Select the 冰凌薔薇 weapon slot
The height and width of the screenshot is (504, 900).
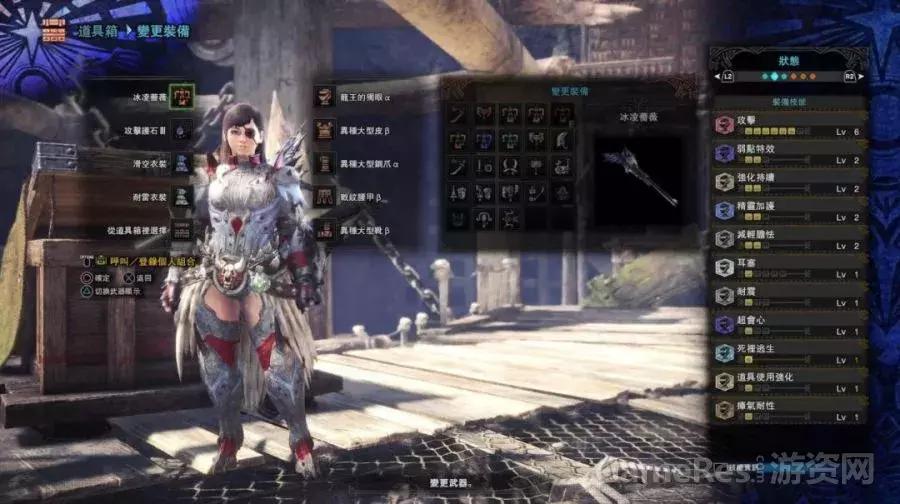click(181, 97)
